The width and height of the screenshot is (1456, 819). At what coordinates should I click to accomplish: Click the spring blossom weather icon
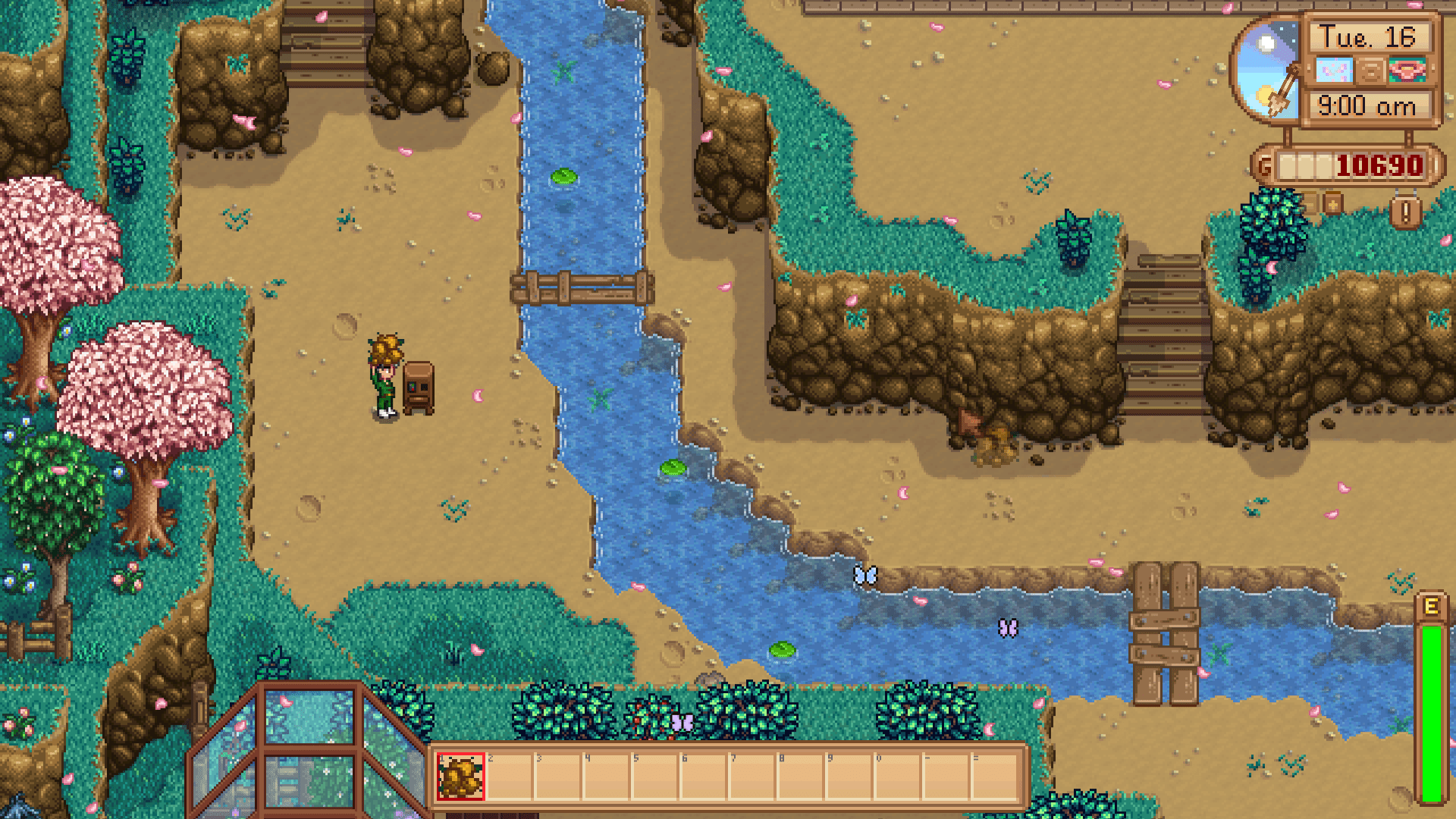(x=1334, y=69)
